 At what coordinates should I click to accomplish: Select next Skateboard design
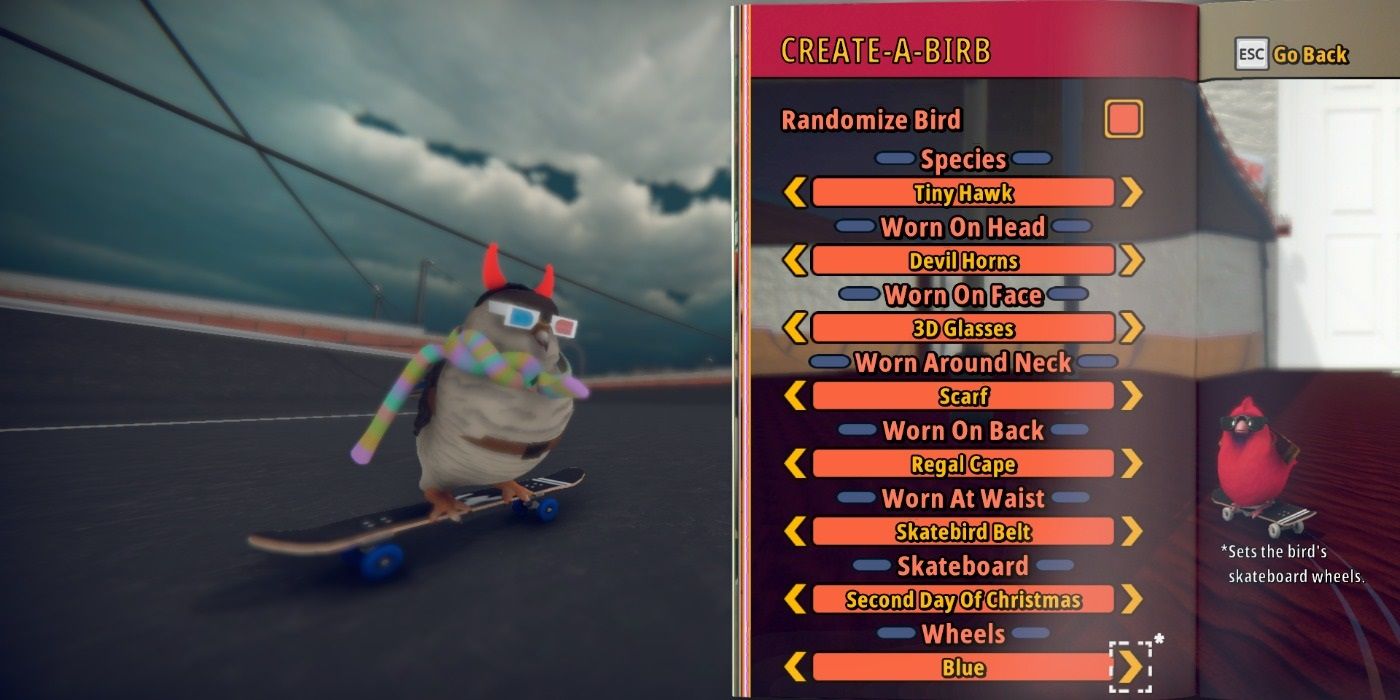pos(1131,600)
